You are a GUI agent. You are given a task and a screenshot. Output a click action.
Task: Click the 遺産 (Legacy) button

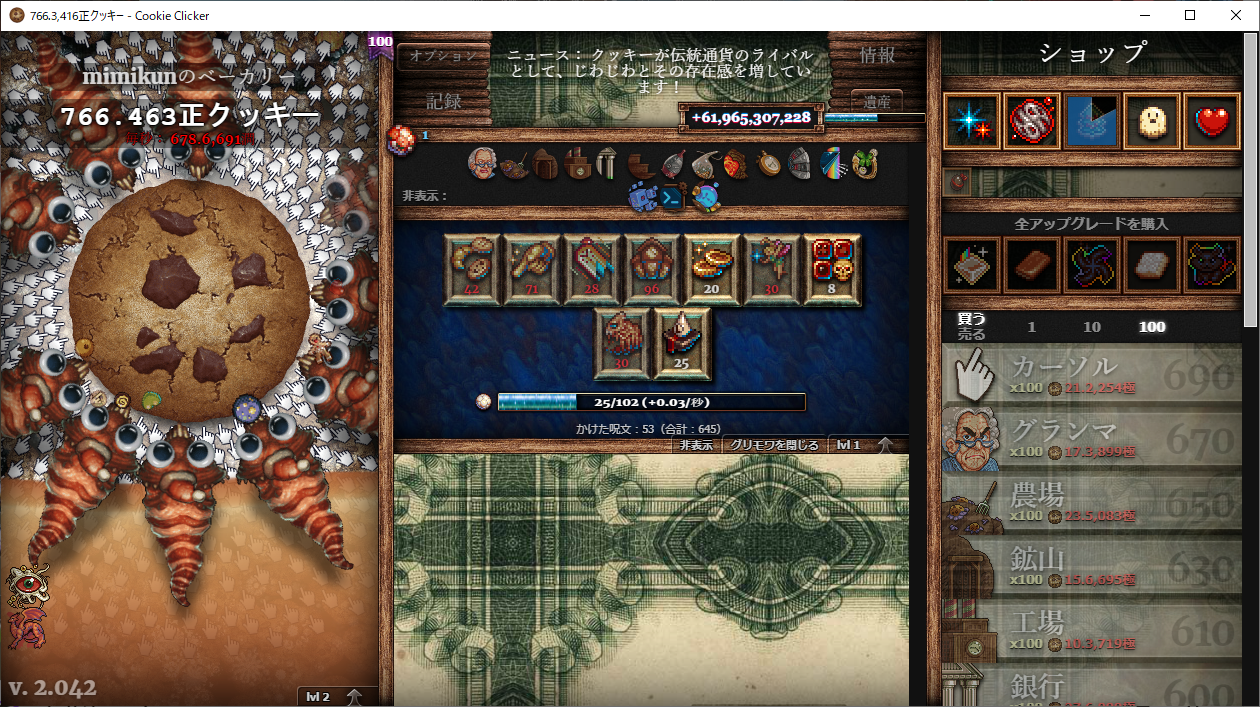point(877,101)
